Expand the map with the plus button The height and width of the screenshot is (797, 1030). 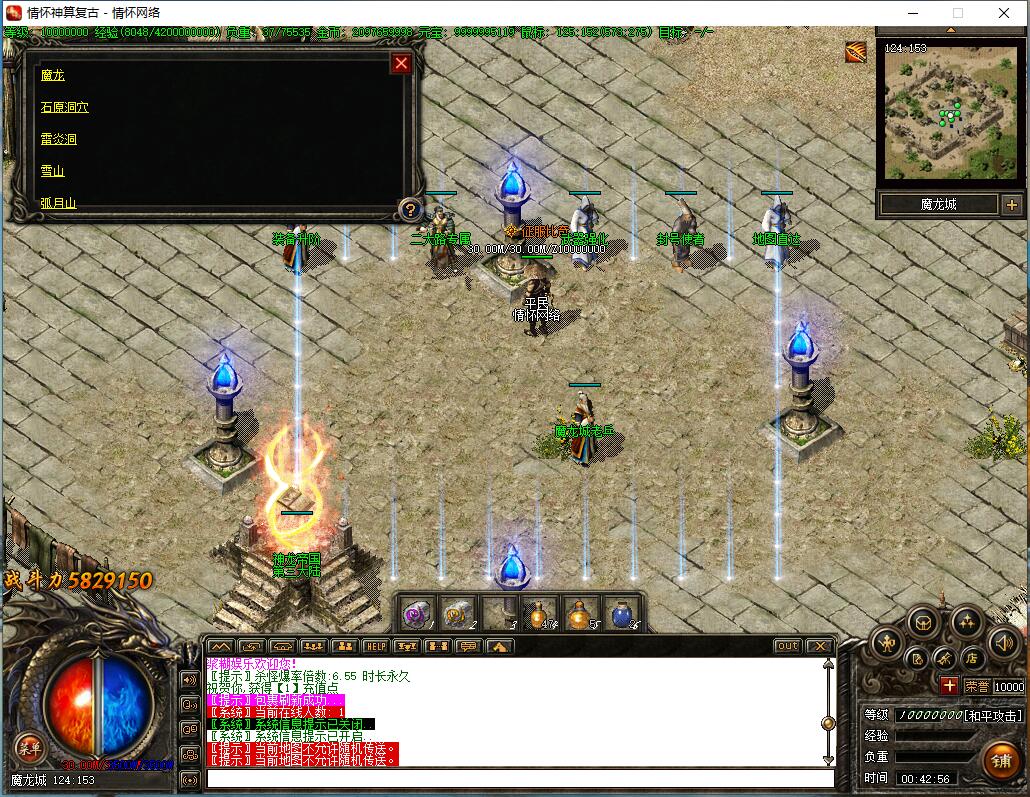pyautogui.click(x=1010, y=204)
